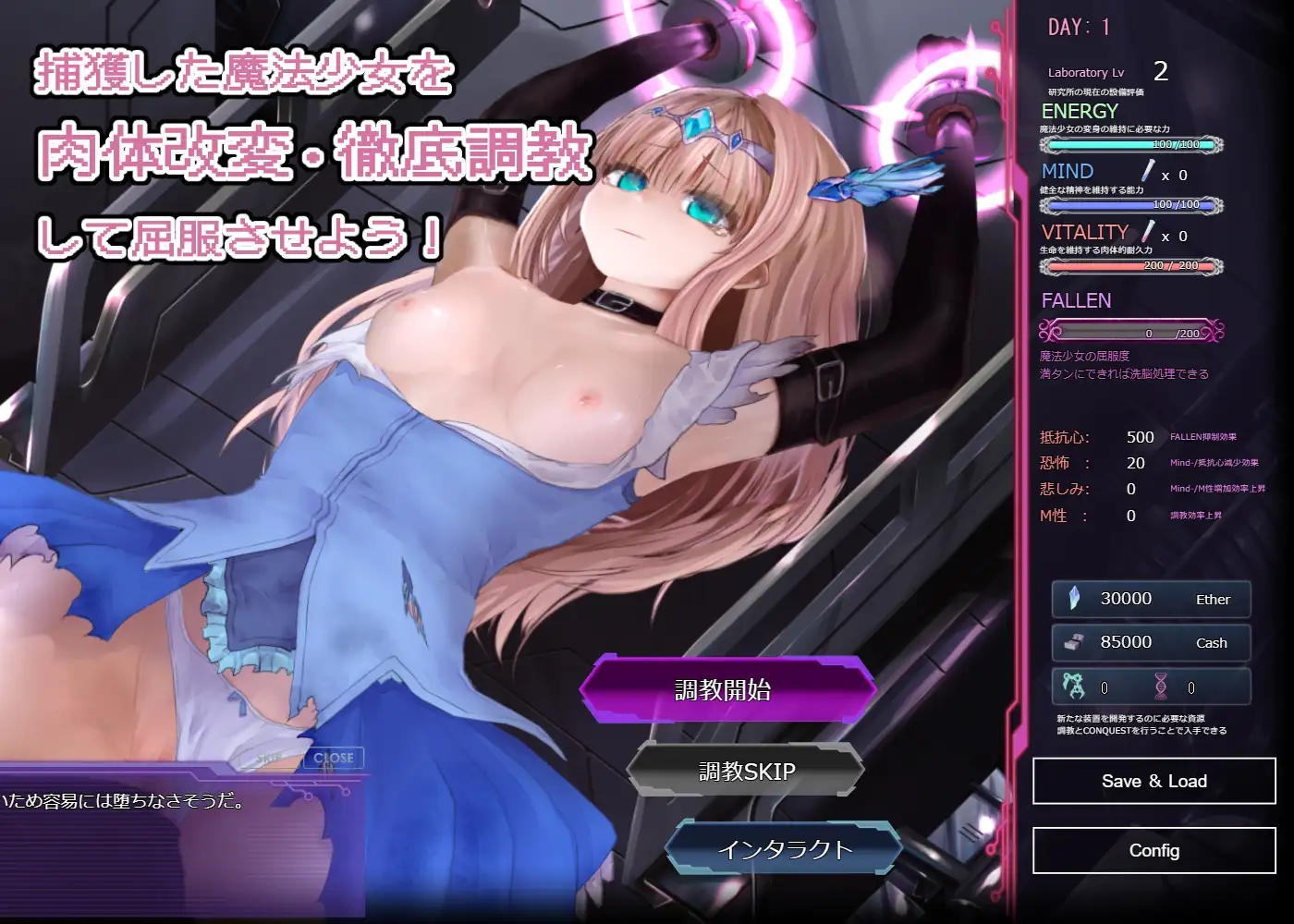The height and width of the screenshot is (924, 1294).
Task: Open the Save & Load screen
Action: click(x=1152, y=781)
